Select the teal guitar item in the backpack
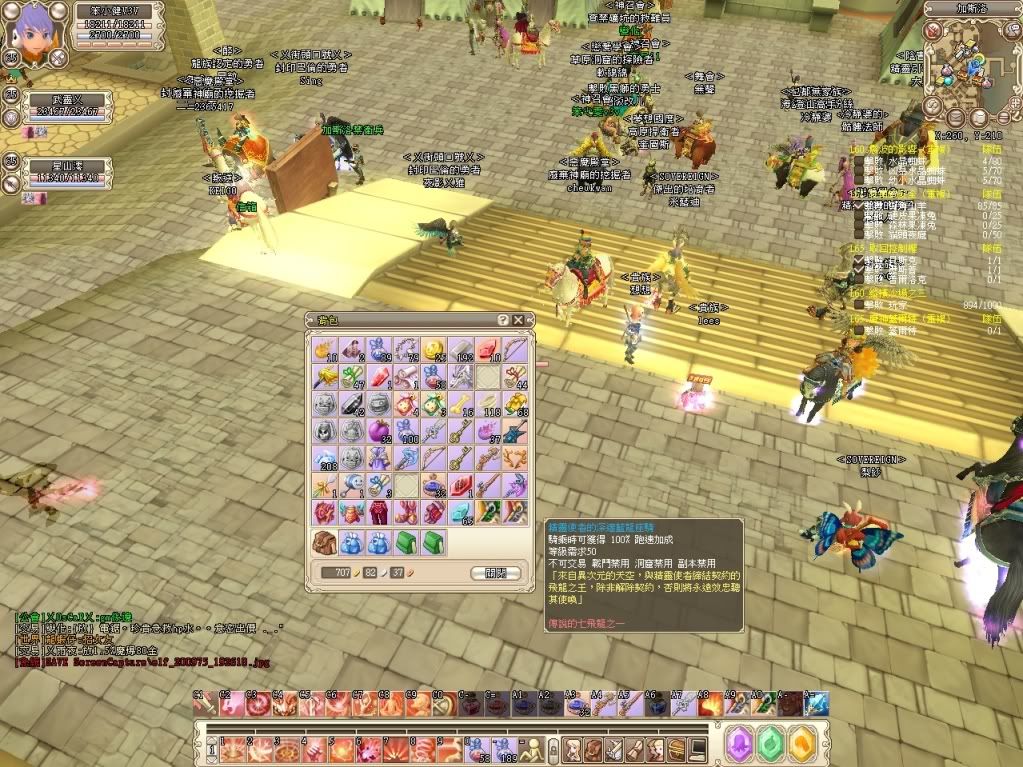The height and width of the screenshot is (767, 1023). click(x=515, y=431)
